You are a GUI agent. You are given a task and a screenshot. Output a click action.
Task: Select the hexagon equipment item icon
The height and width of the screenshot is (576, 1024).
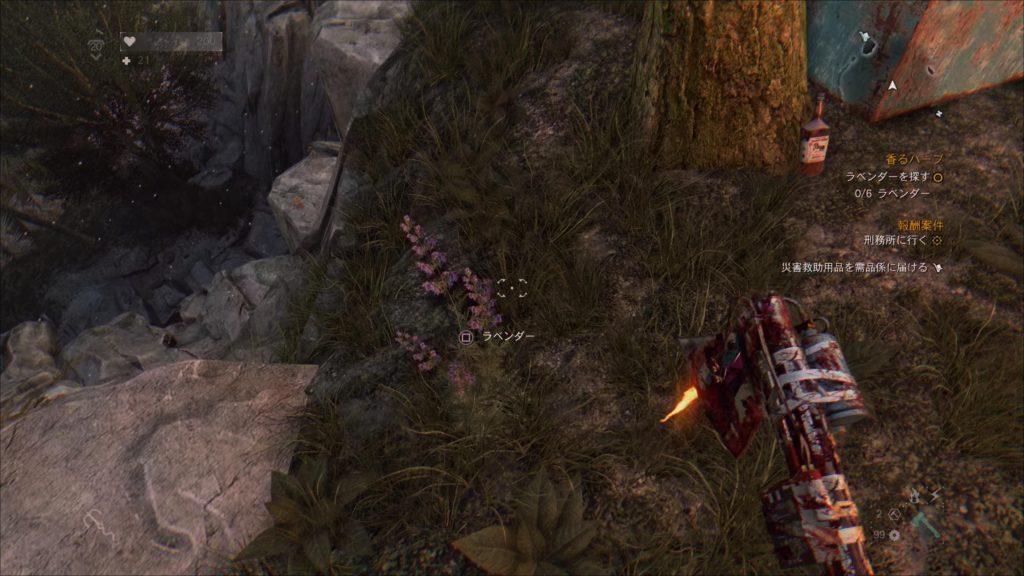[894, 516]
